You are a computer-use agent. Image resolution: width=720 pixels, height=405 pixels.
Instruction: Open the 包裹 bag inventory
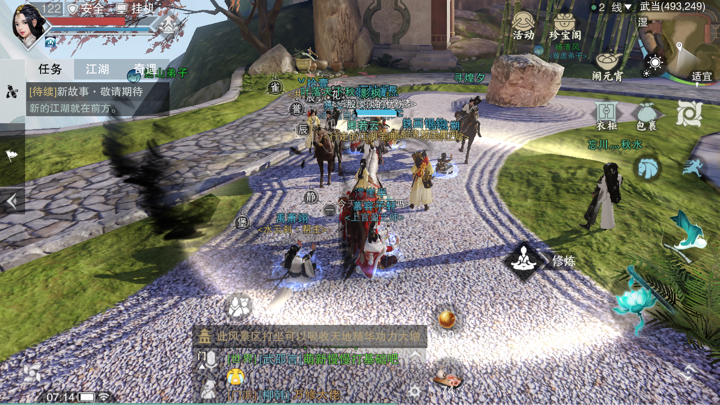[x=646, y=114]
